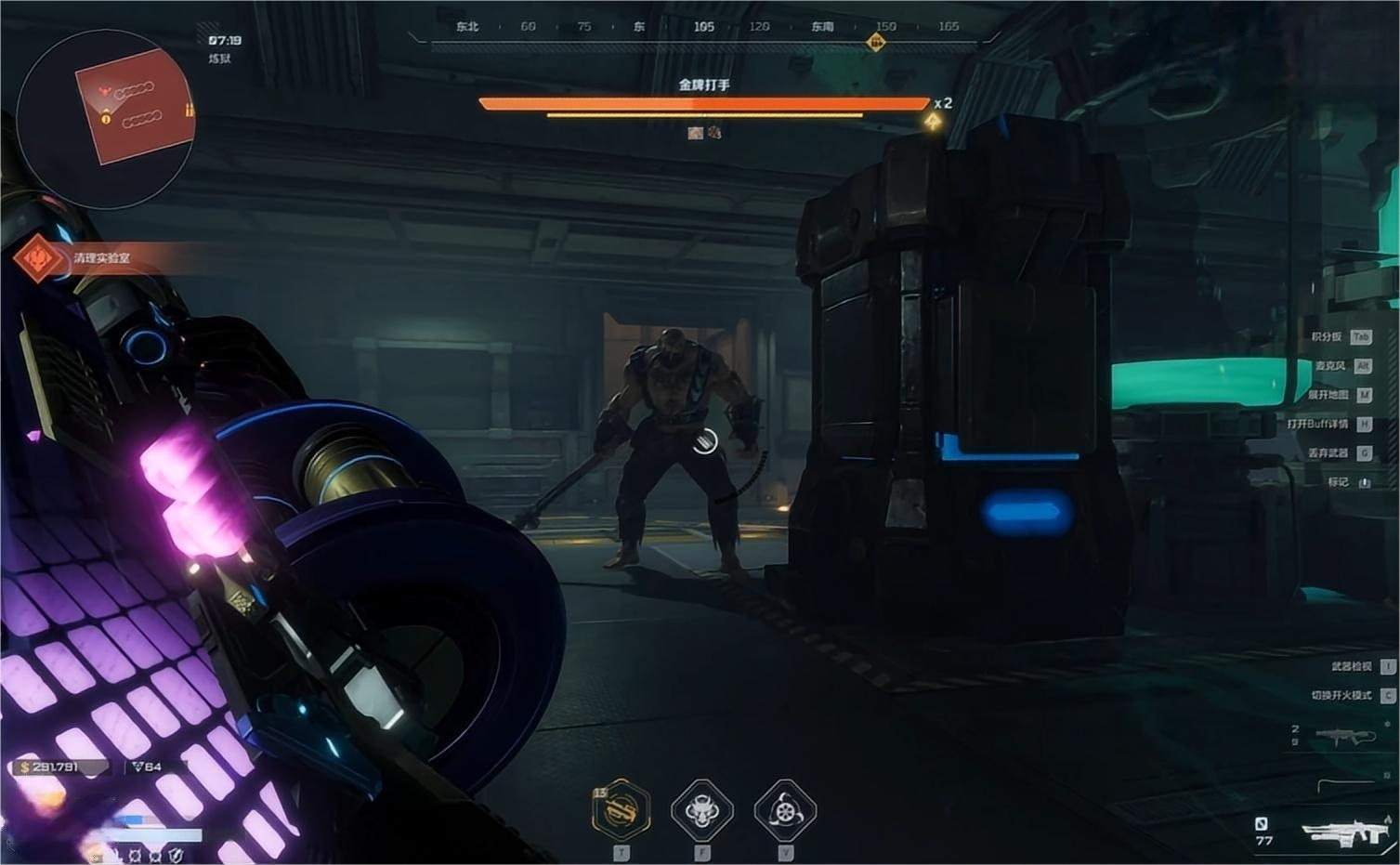Use the horned beast head ability
Viewport: 1400px width, 865px height.
702,810
